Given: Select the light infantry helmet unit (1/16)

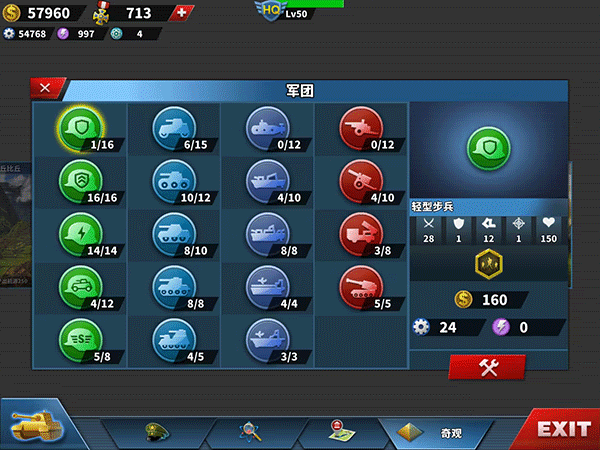Looking at the screenshot, I should (77, 126).
